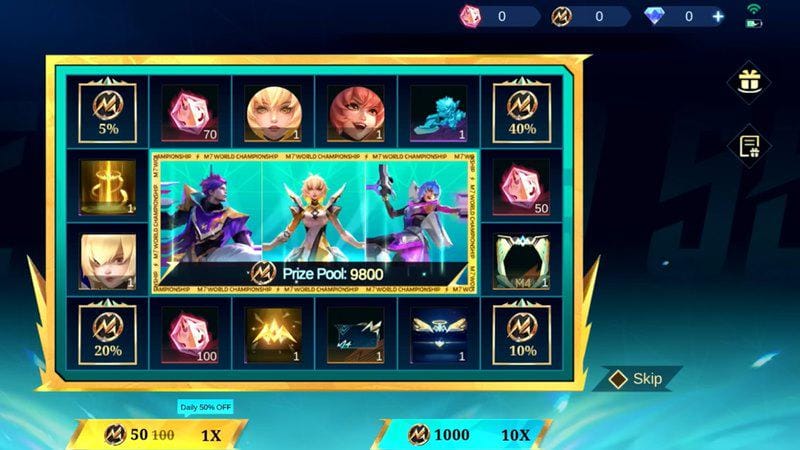Select the teal reclining figure reward tile
Viewport: 800px width, 450px height.
(x=438, y=110)
